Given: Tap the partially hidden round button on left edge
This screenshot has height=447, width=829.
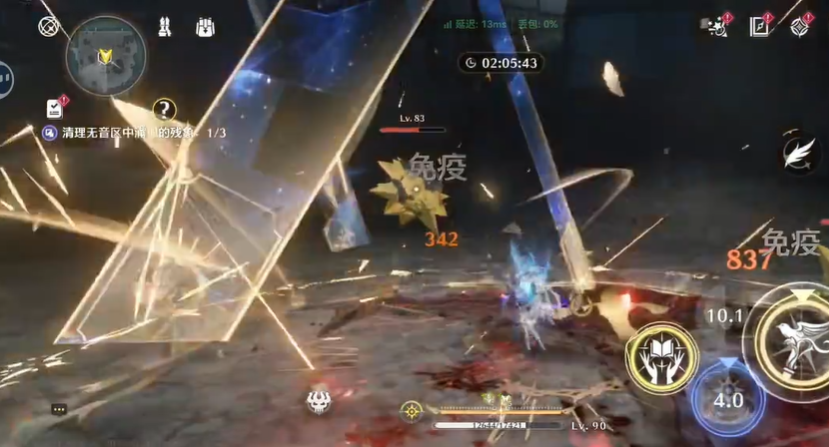Looking at the screenshot, I should (5, 78).
